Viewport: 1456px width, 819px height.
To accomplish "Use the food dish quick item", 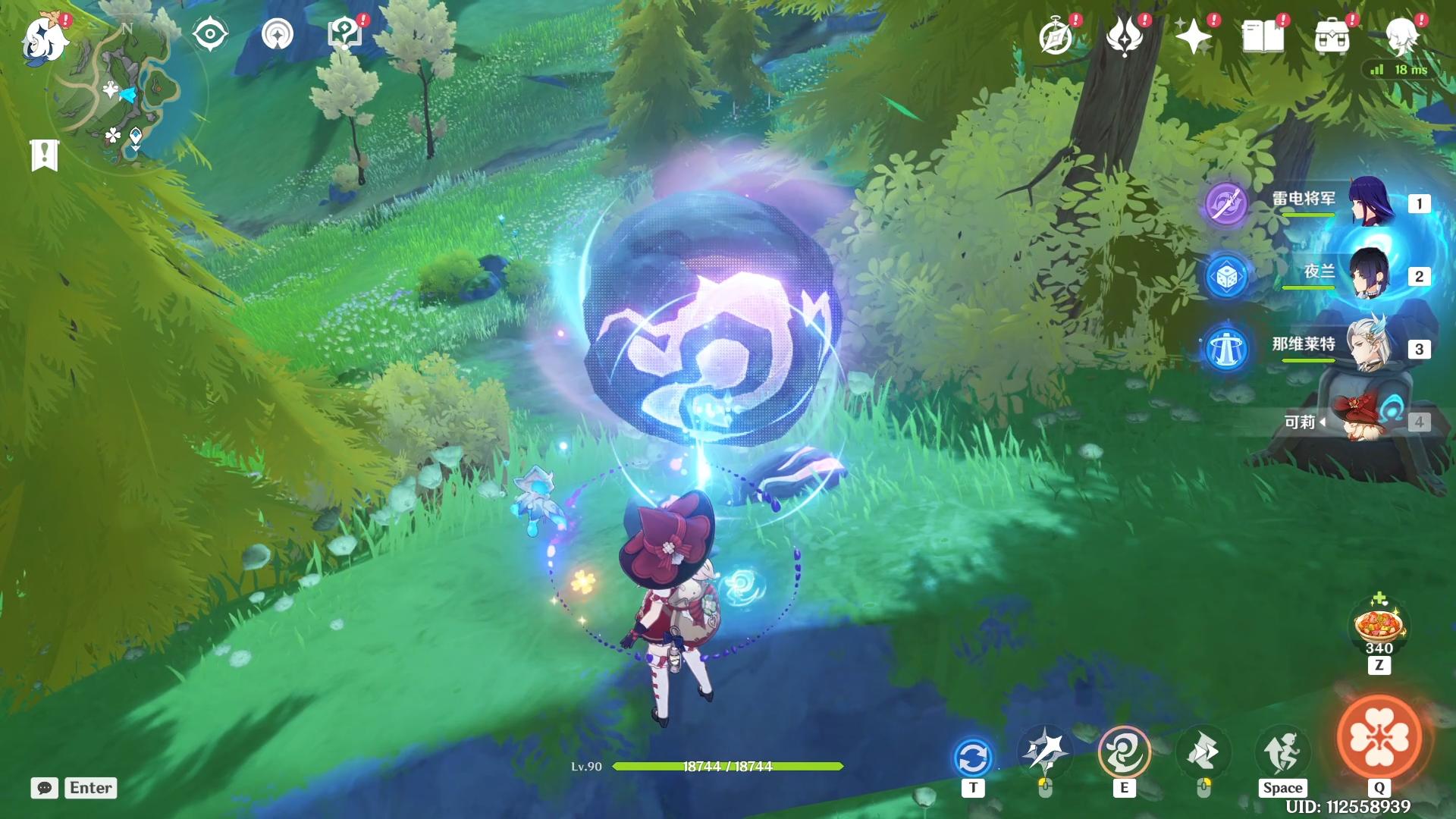I will point(1379,626).
